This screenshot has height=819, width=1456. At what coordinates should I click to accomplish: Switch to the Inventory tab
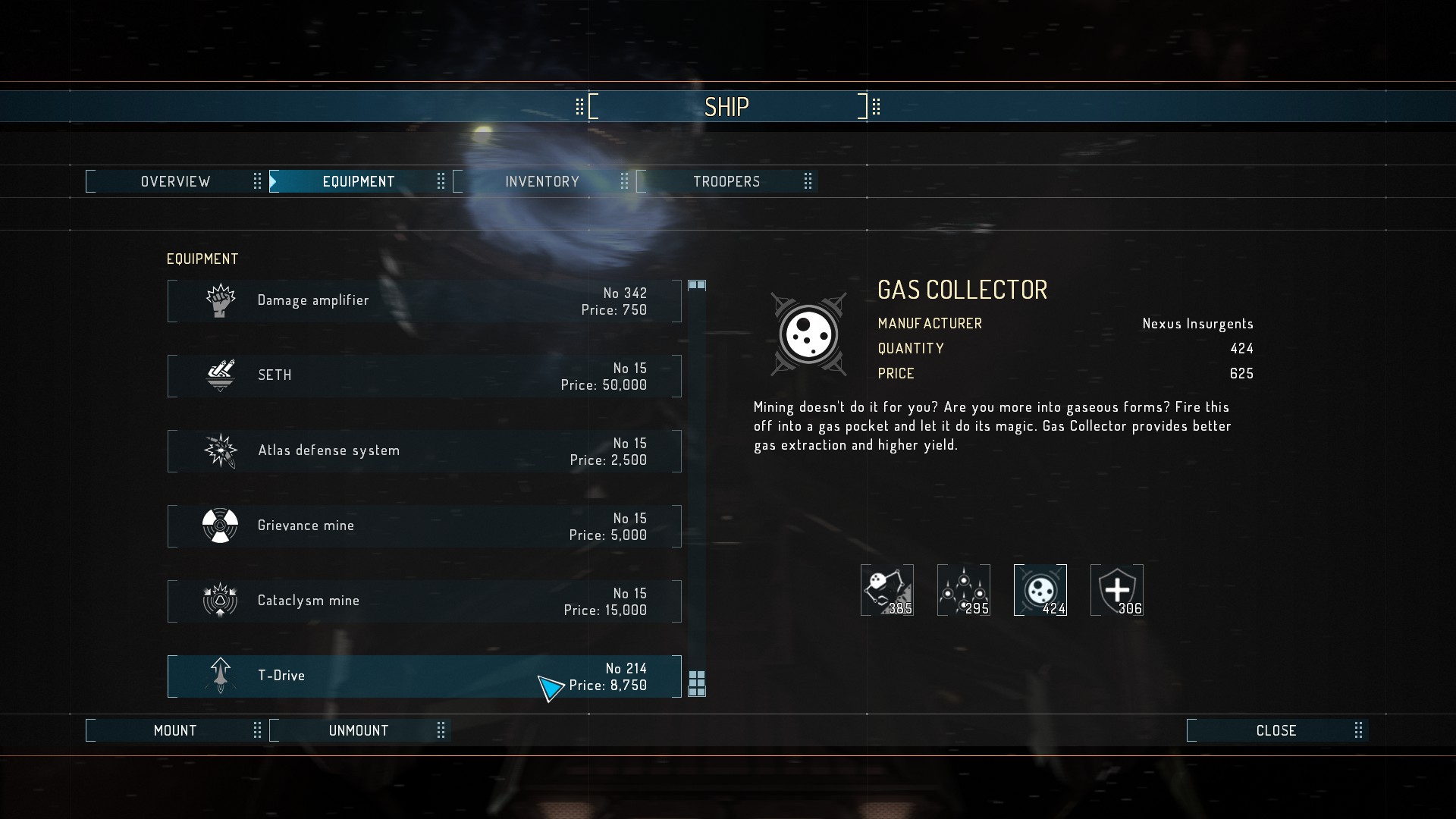tap(542, 182)
